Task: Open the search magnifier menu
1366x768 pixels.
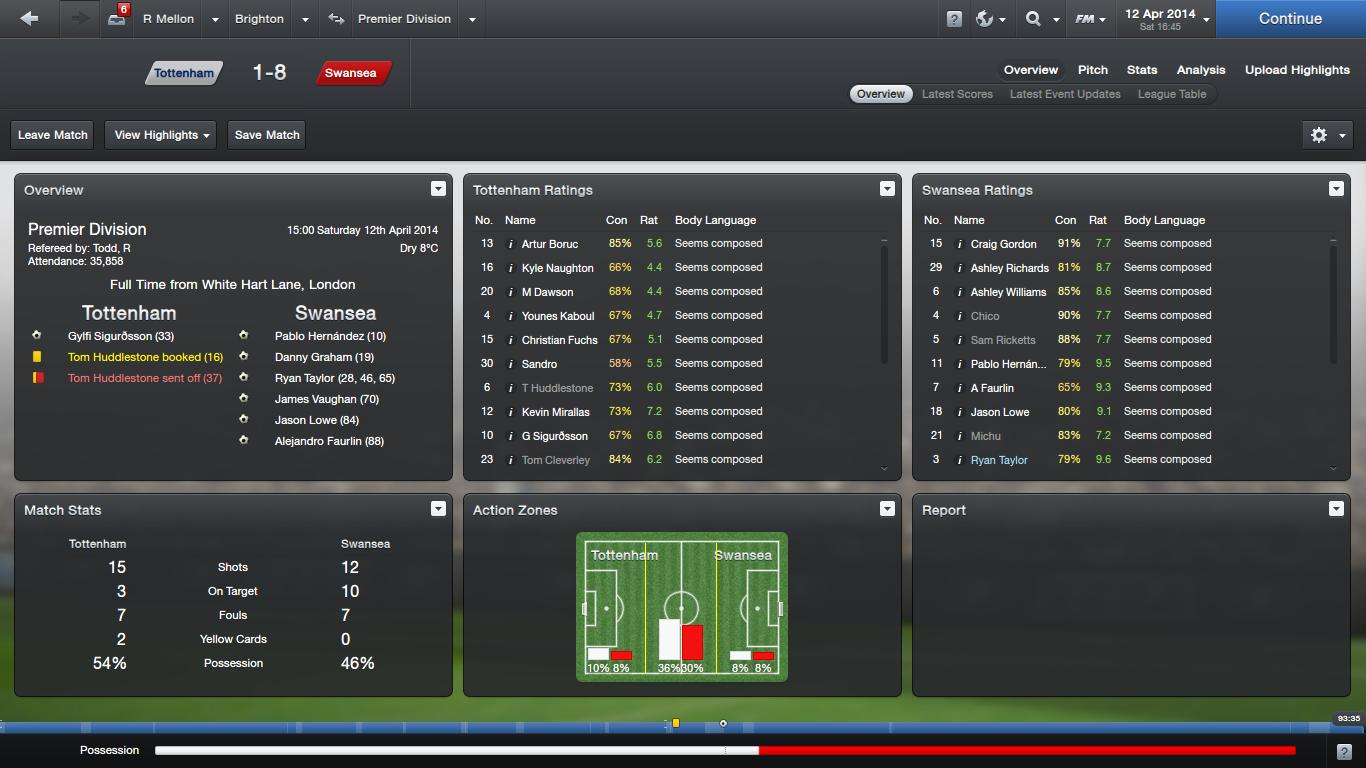Action: tap(1039, 19)
